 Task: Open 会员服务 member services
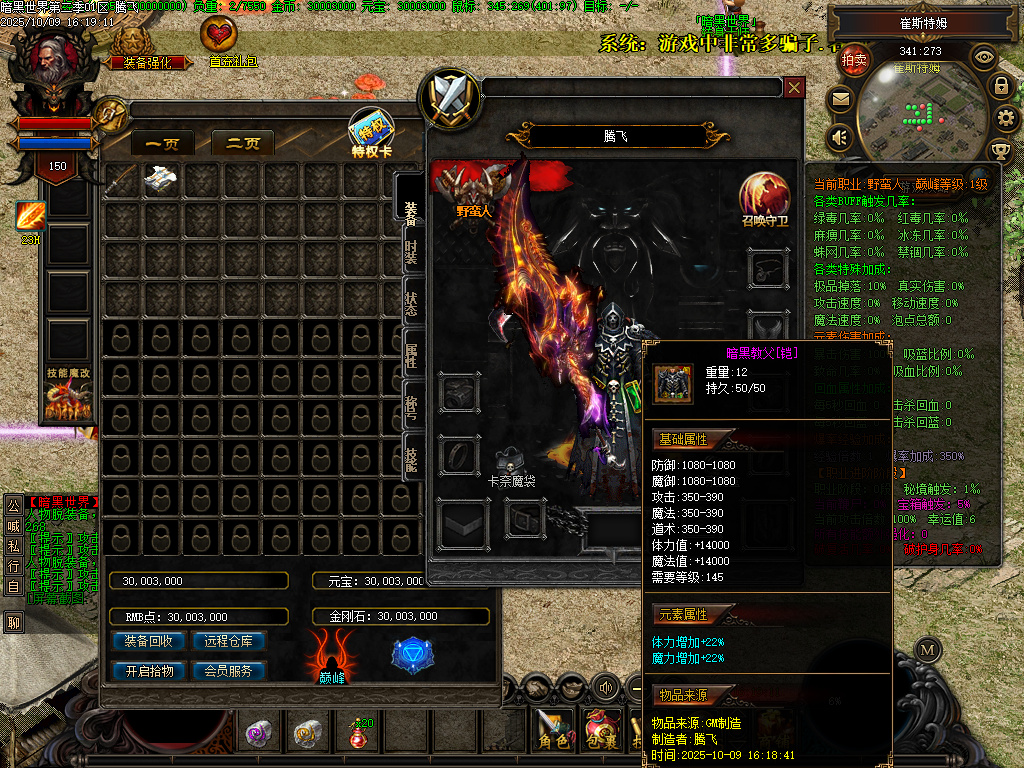tap(229, 671)
